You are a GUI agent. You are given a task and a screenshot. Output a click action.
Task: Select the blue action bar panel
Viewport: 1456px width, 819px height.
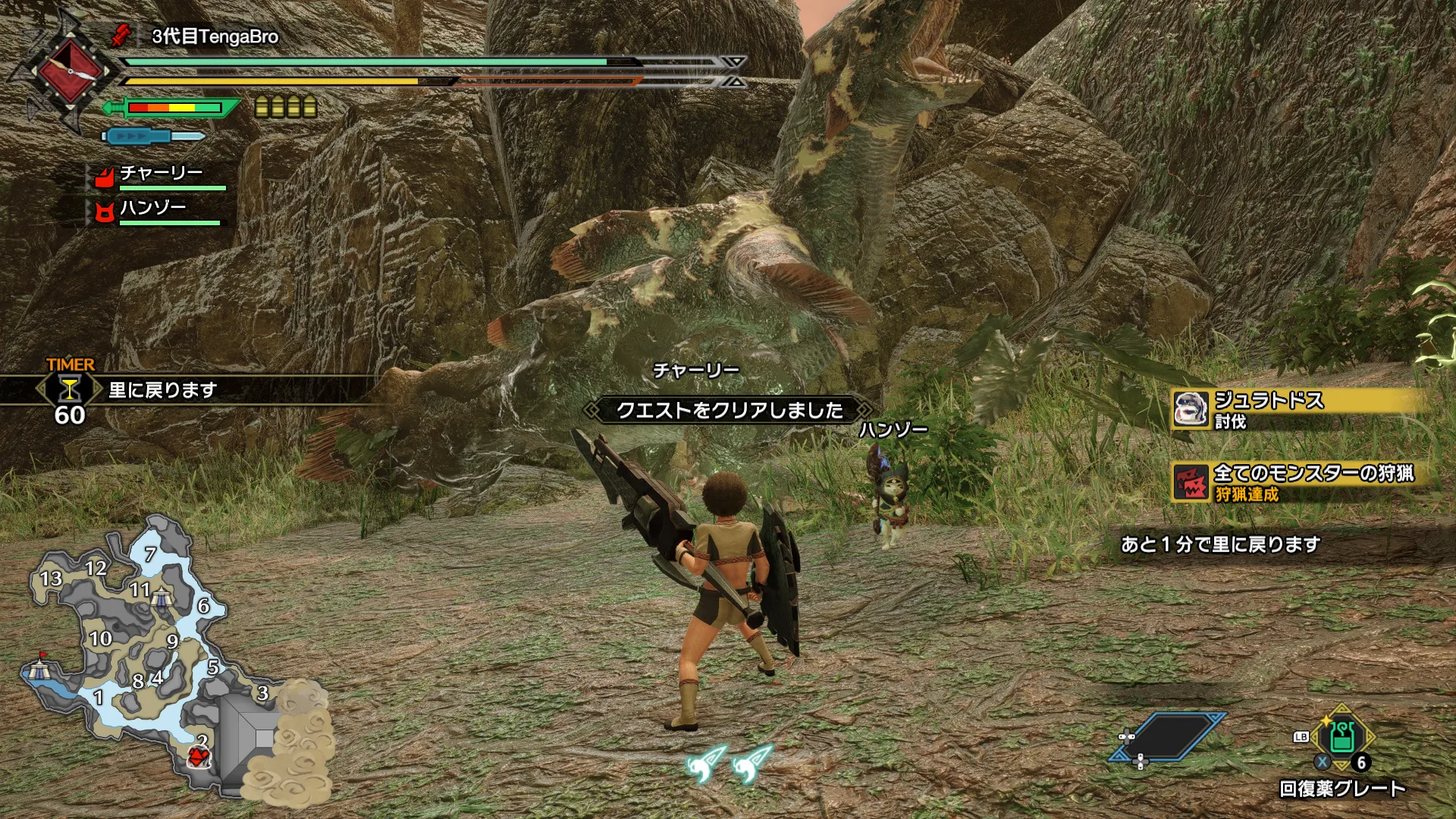pos(1169,736)
